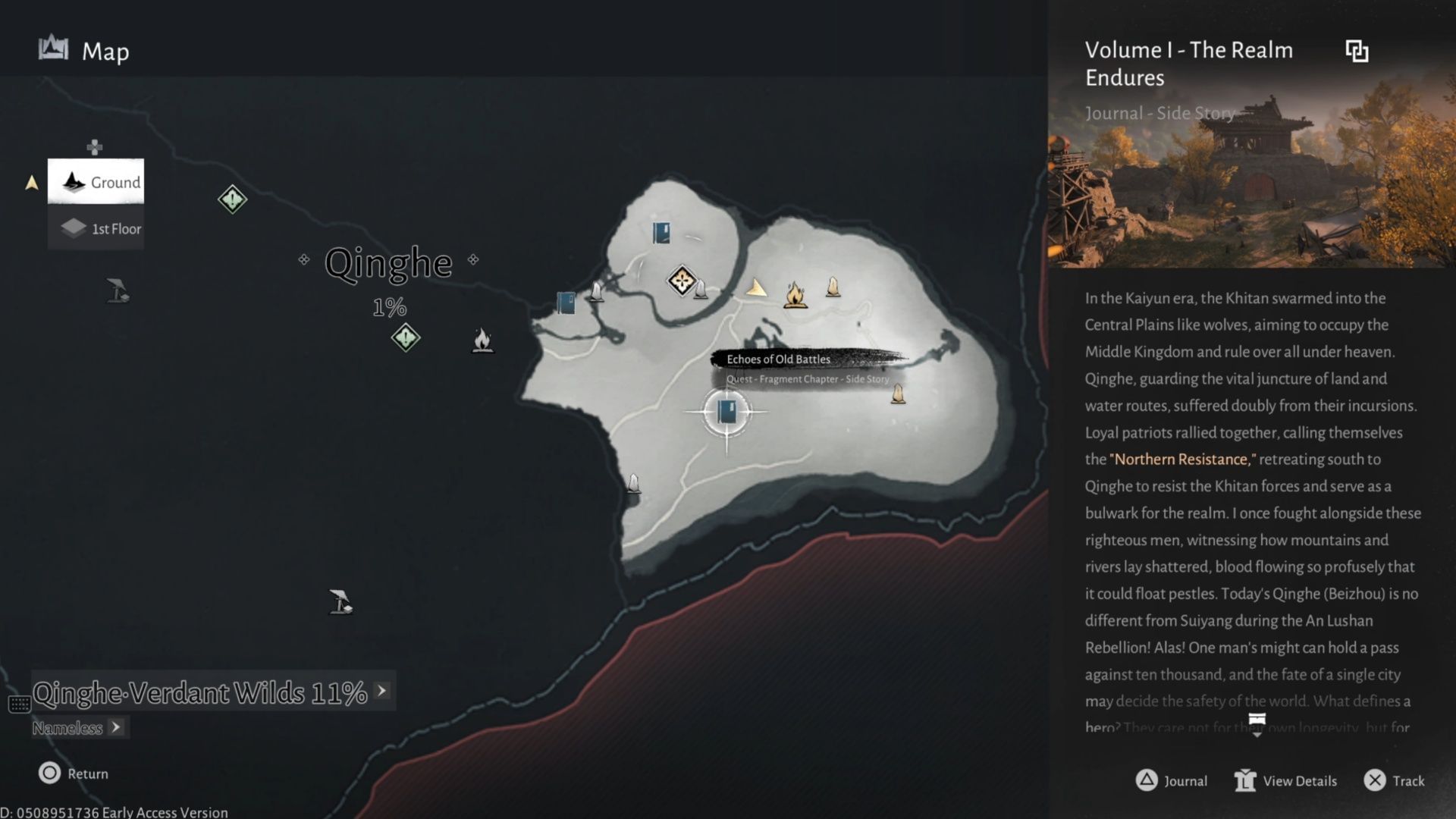Open the campfire fast travel point on the map
The width and height of the screenshot is (1456, 819).
click(793, 296)
